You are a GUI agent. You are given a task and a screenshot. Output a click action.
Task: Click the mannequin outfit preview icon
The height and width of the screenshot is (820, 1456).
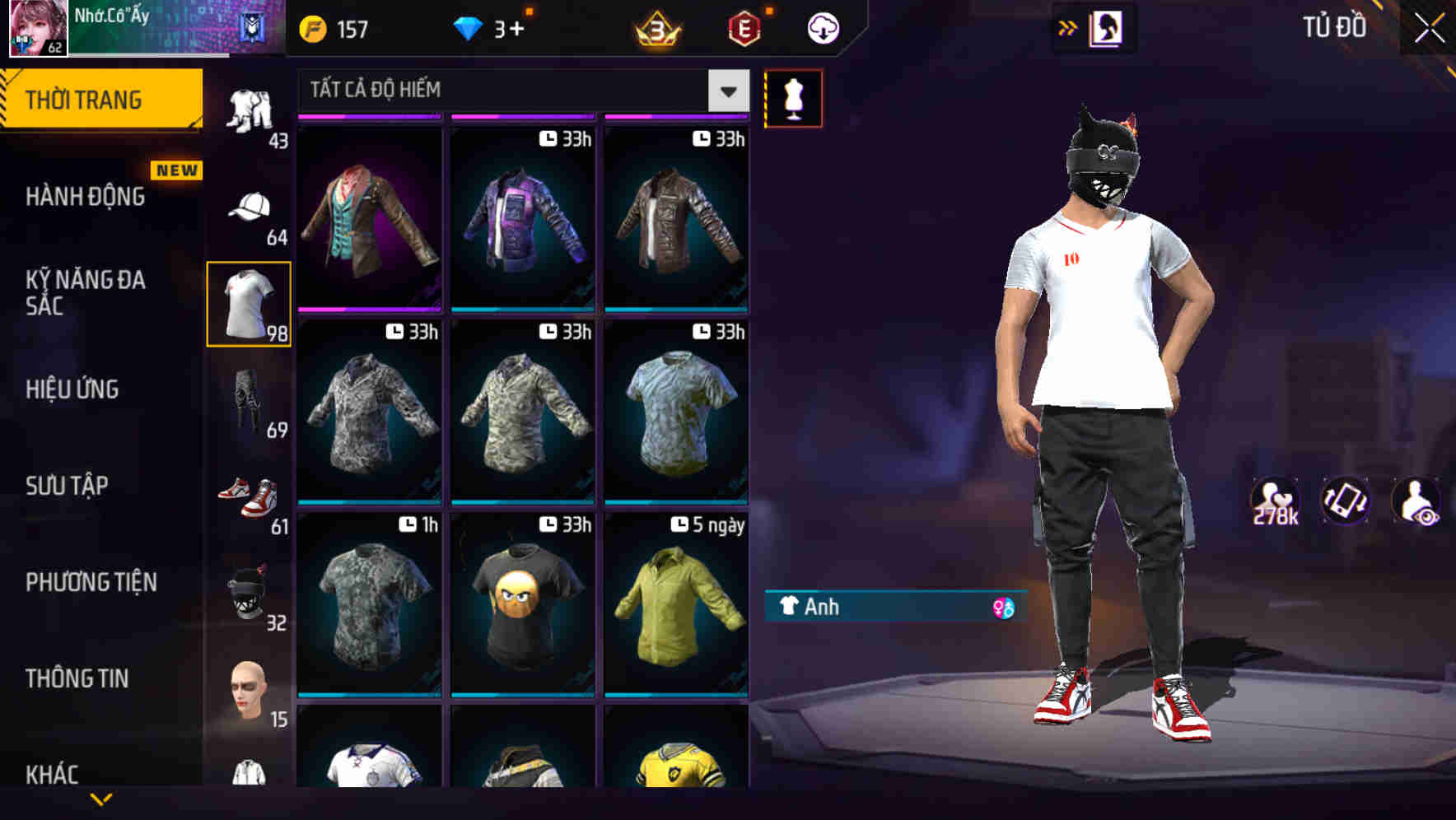point(793,97)
